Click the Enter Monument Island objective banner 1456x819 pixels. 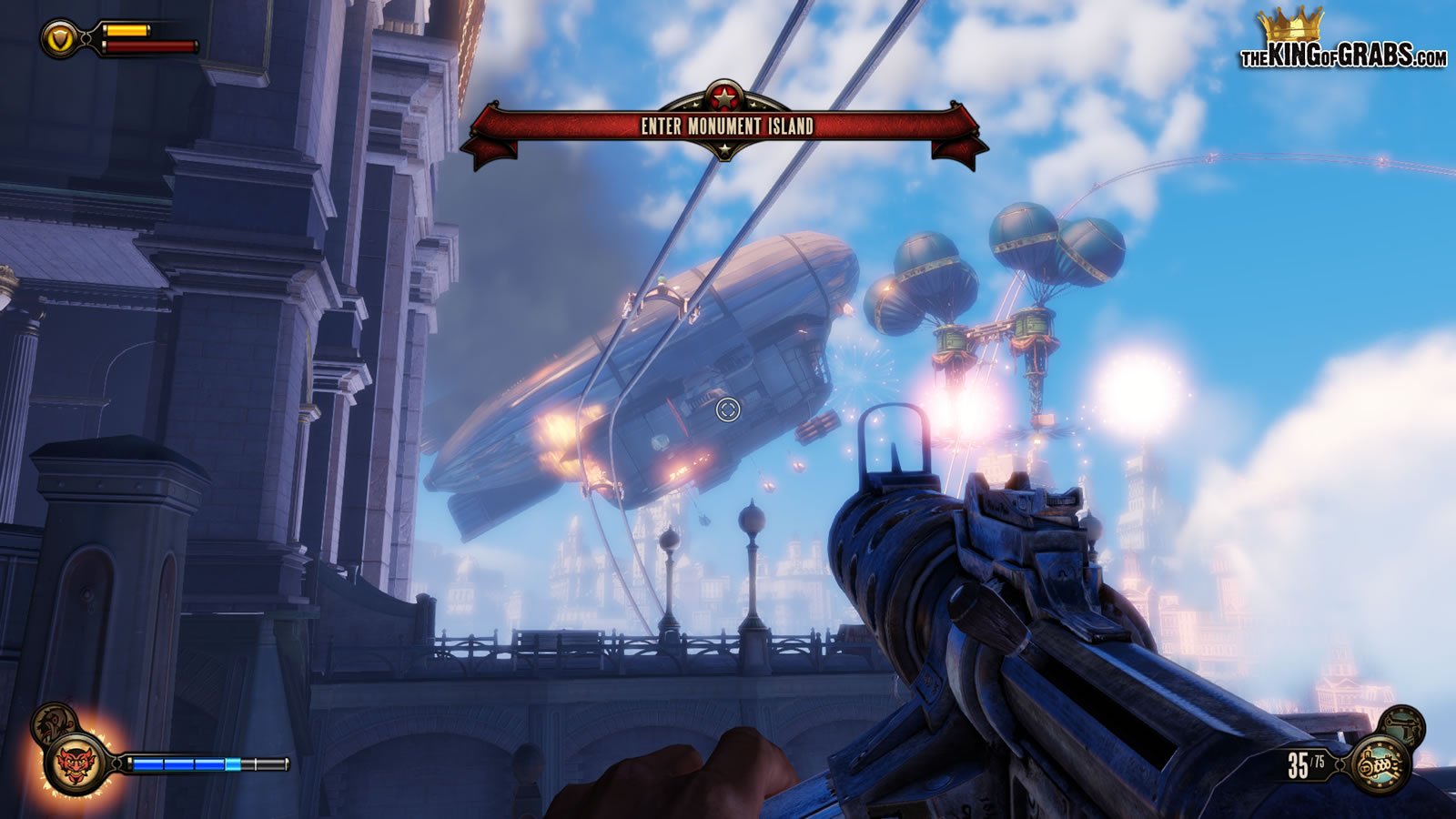[x=725, y=126]
